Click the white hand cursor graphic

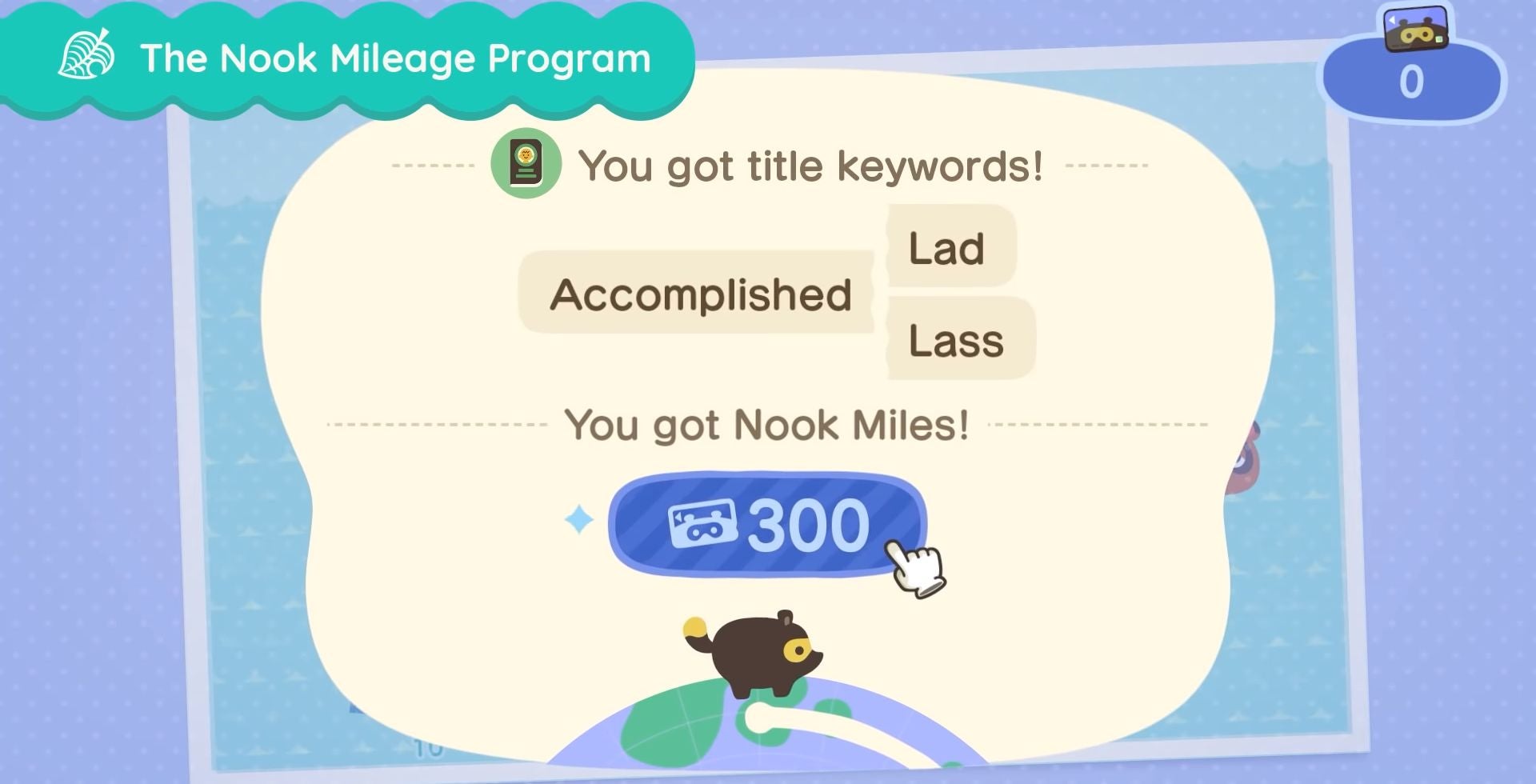point(916,568)
